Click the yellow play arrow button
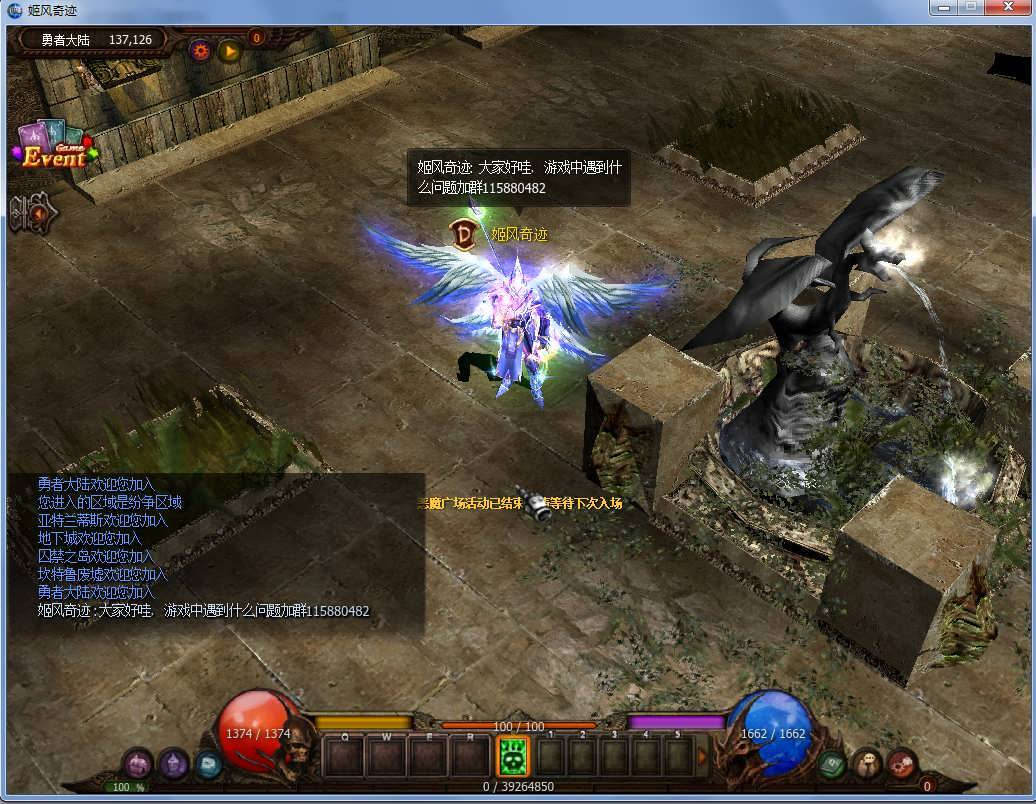Screen dimensions: 1036x804 click(230, 49)
